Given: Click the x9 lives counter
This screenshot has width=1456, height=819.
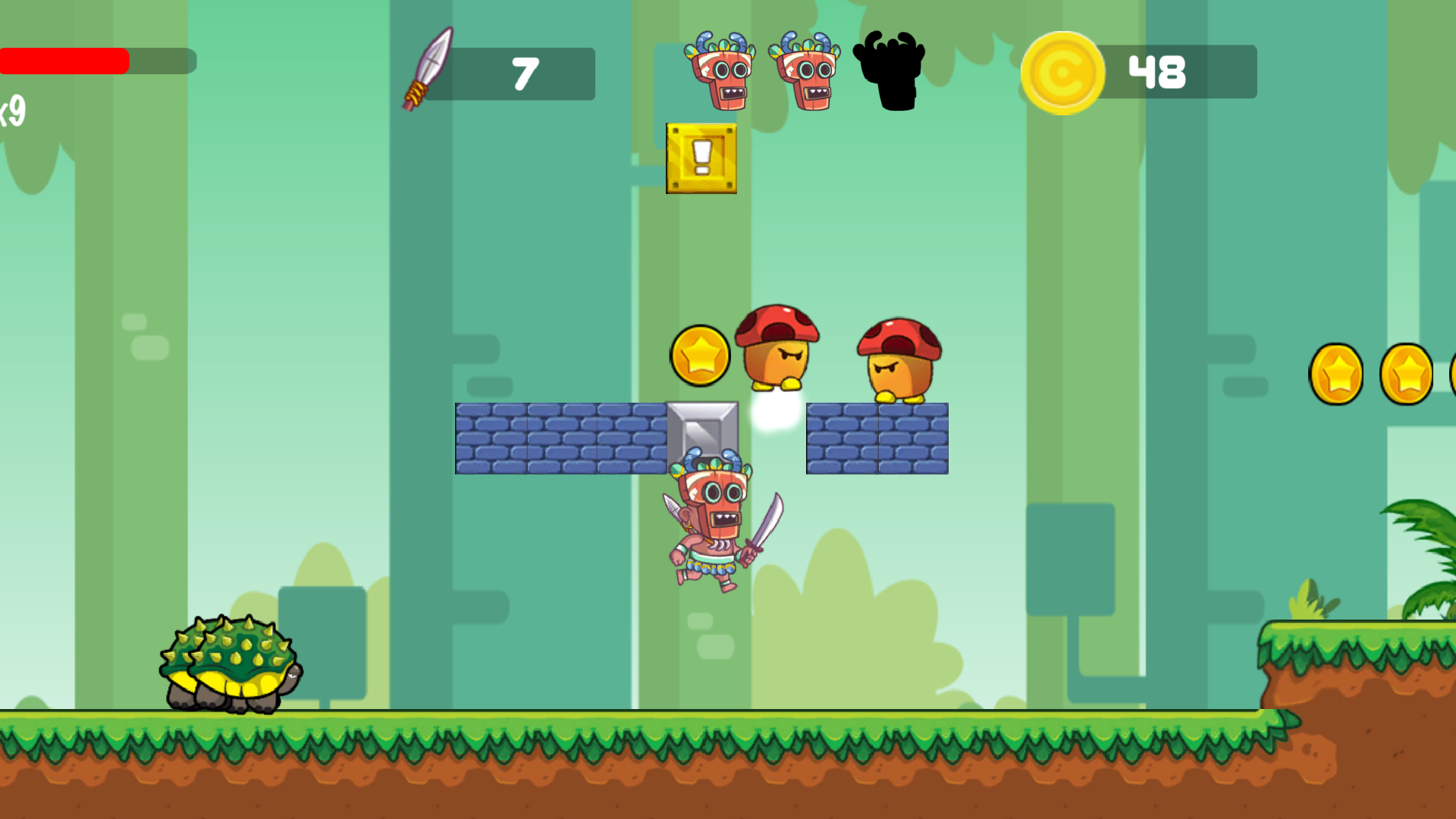Looking at the screenshot, I should [11, 114].
